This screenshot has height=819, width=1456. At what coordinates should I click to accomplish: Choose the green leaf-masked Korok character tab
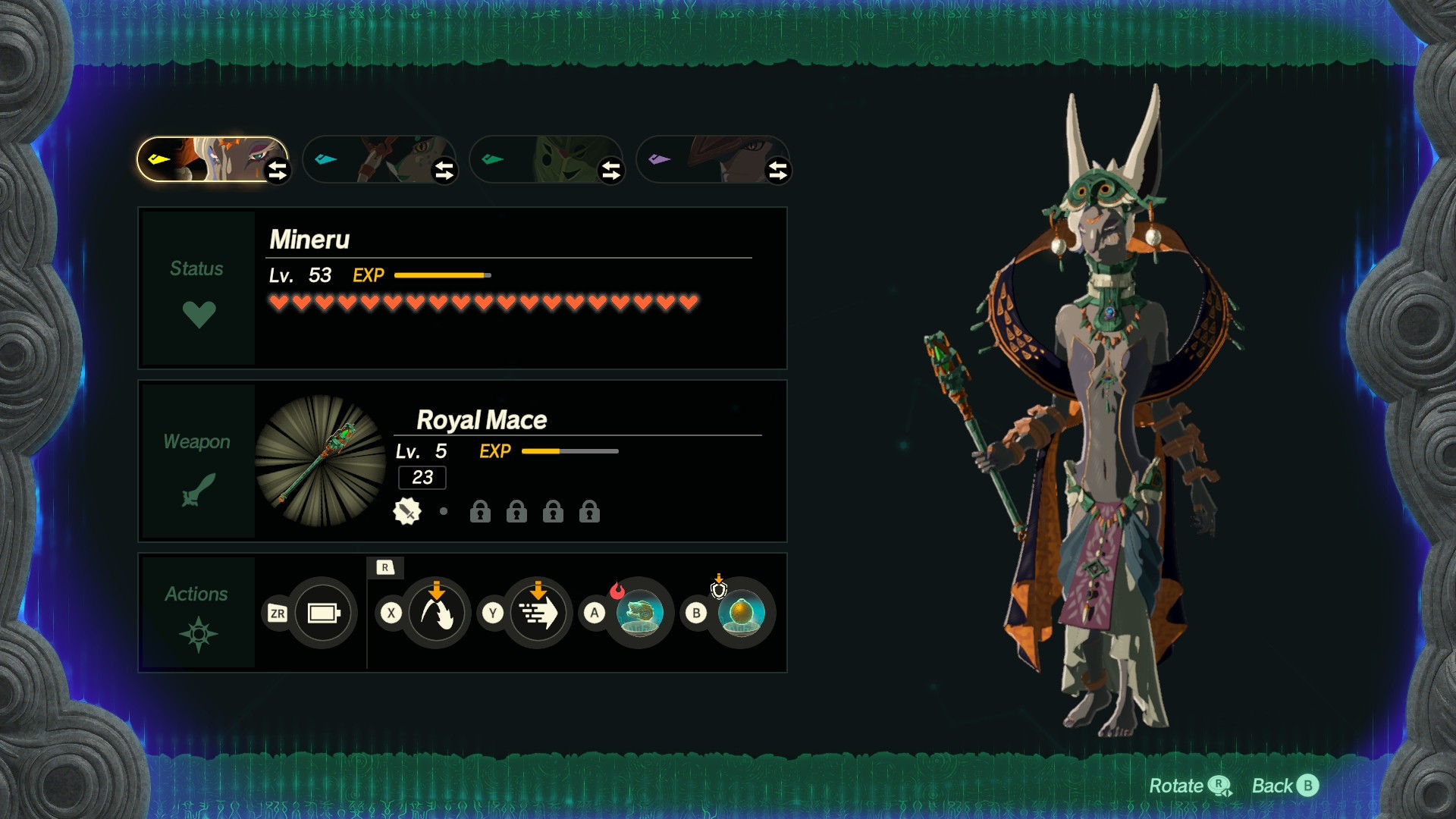[x=542, y=159]
